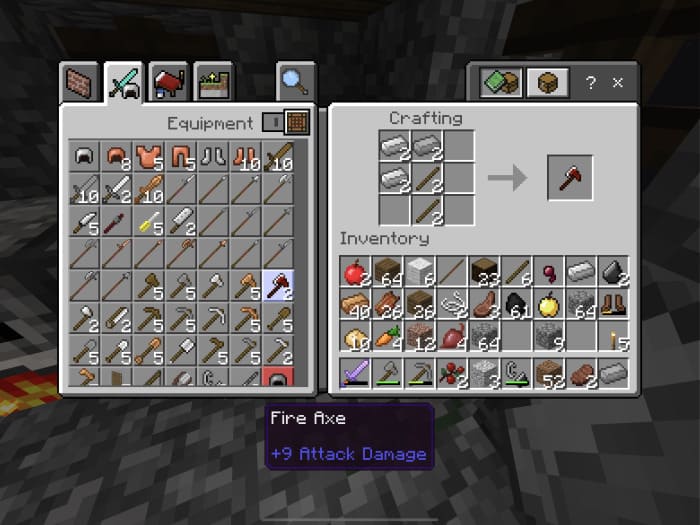The height and width of the screenshot is (525, 700).
Task: Select the Equipment sword tab
Action: [x=125, y=83]
